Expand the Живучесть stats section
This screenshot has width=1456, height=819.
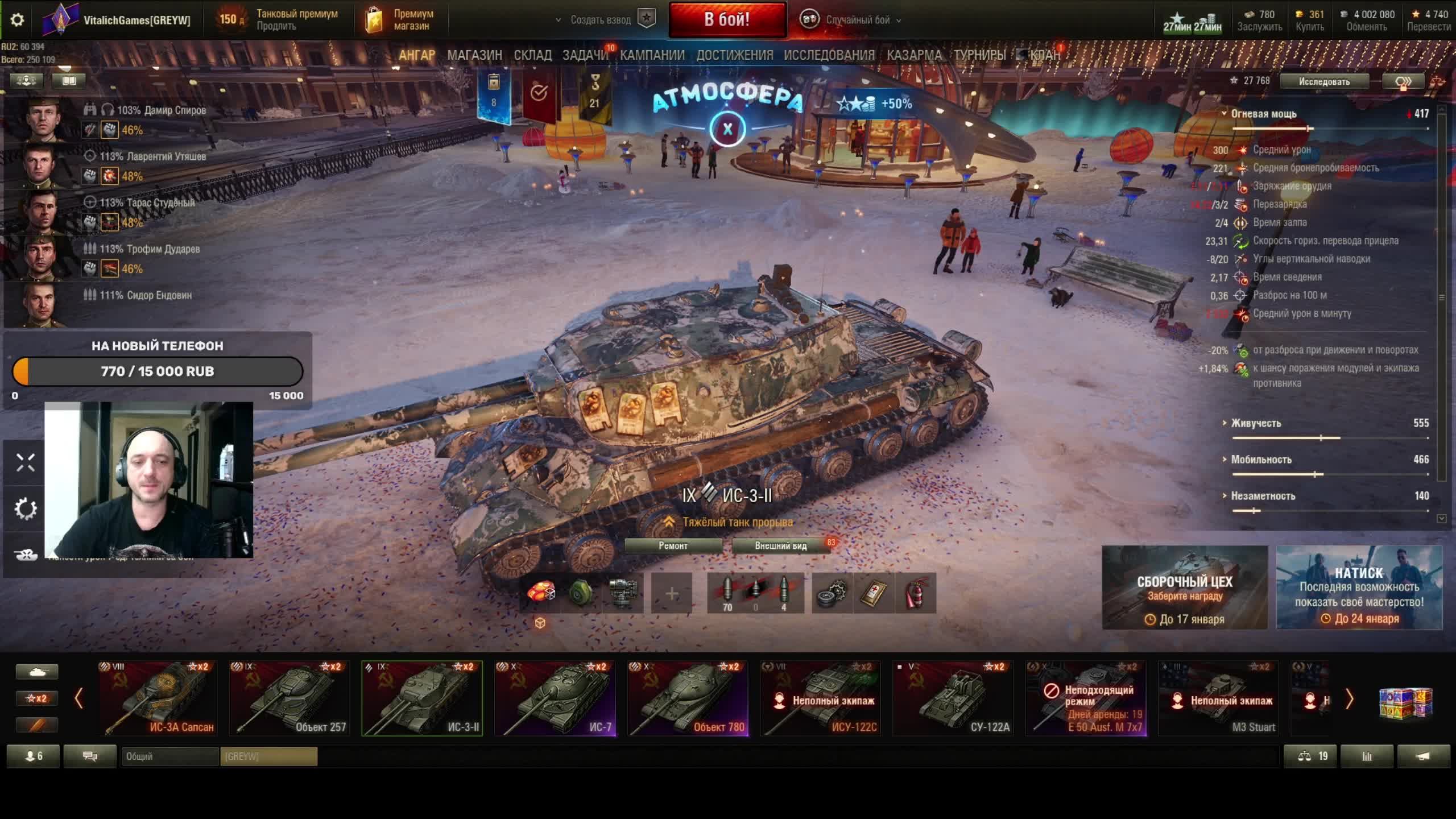(1256, 423)
